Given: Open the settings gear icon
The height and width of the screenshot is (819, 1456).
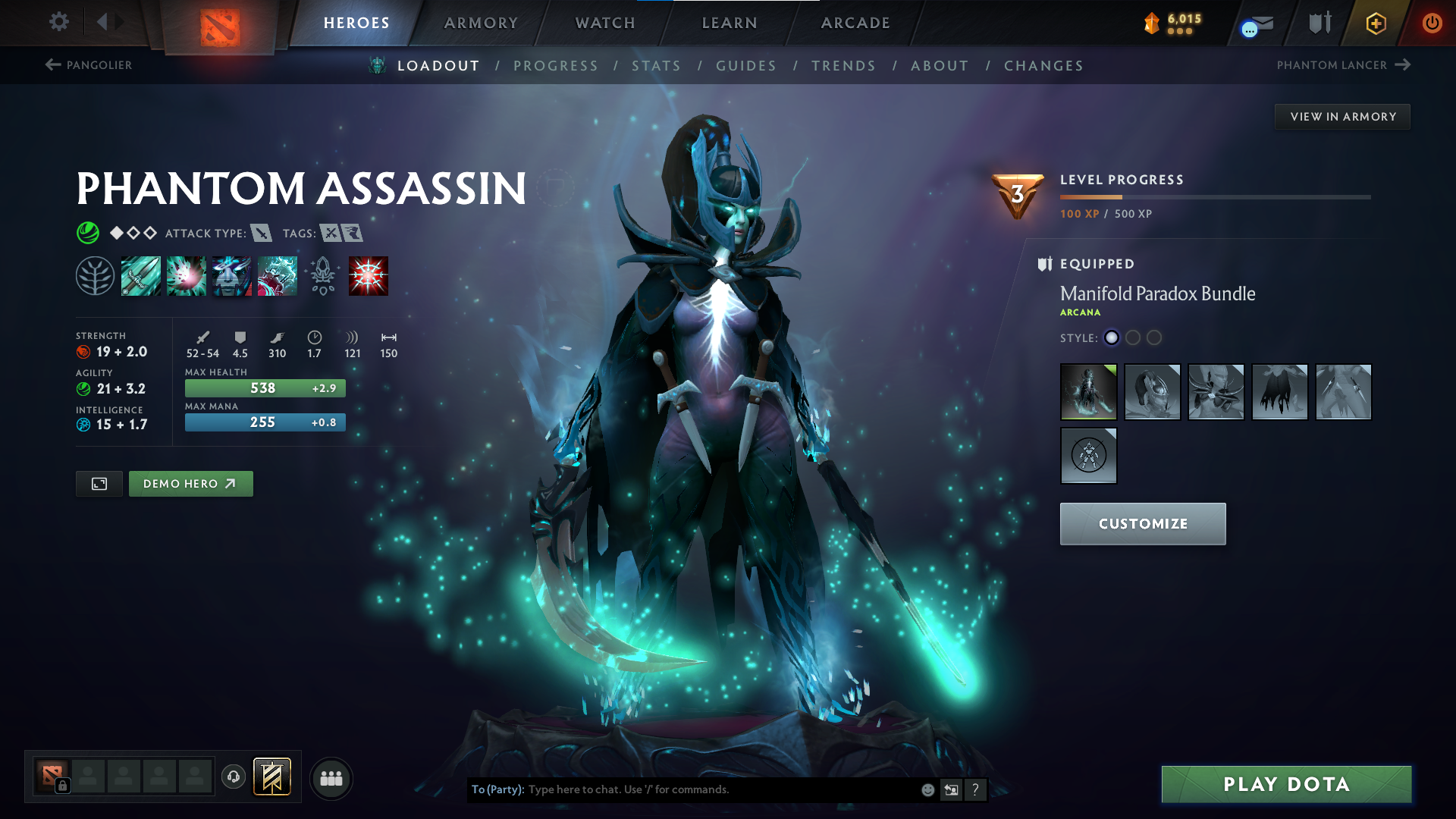Looking at the screenshot, I should pyautogui.click(x=58, y=23).
